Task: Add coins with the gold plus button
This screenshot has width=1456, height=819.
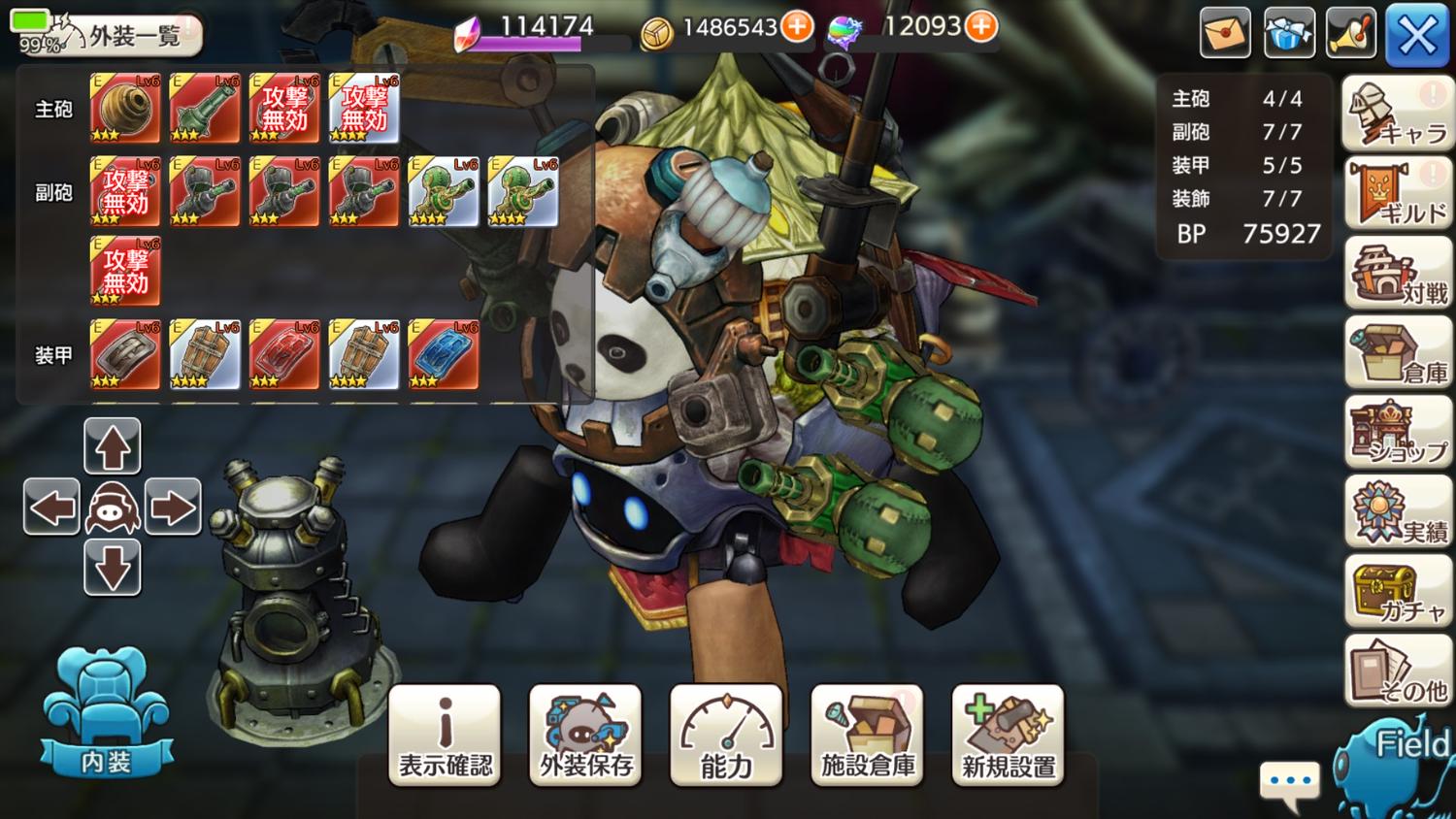Action: click(798, 27)
